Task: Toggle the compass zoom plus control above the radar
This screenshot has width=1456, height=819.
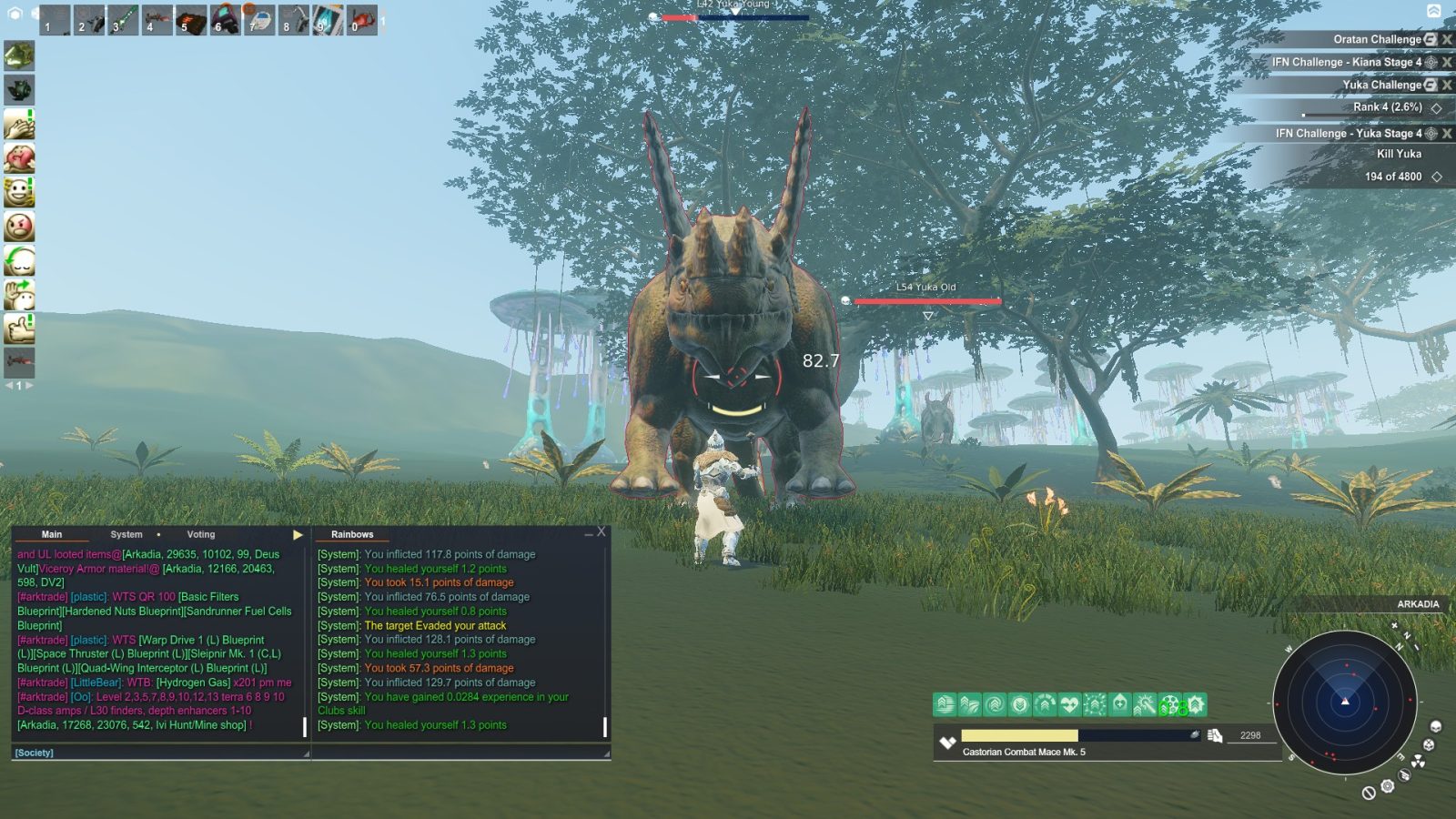Action: tap(1394, 624)
